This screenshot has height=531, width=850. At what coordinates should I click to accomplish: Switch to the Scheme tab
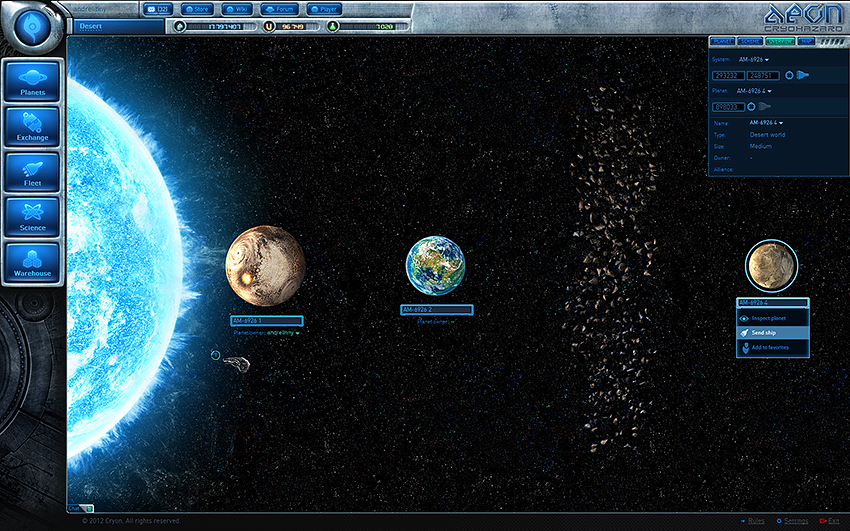coord(751,42)
